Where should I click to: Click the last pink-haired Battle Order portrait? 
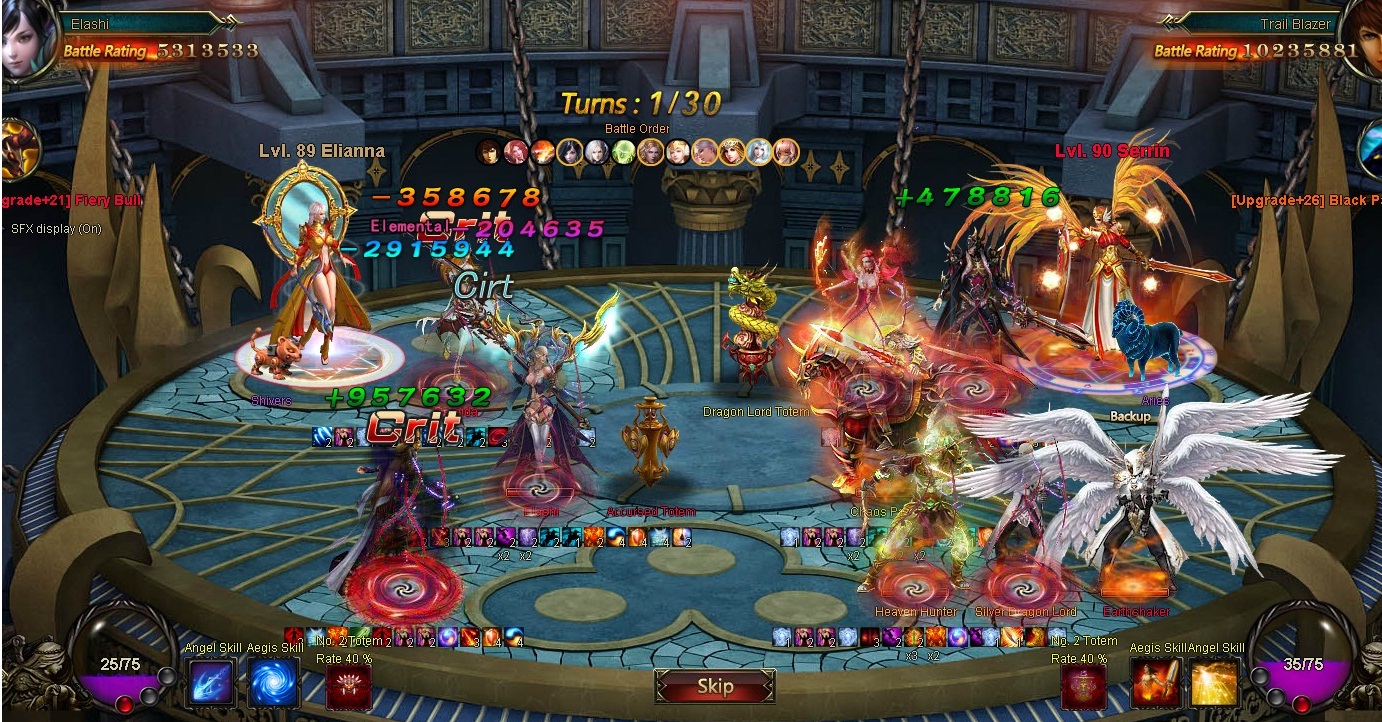click(x=787, y=151)
